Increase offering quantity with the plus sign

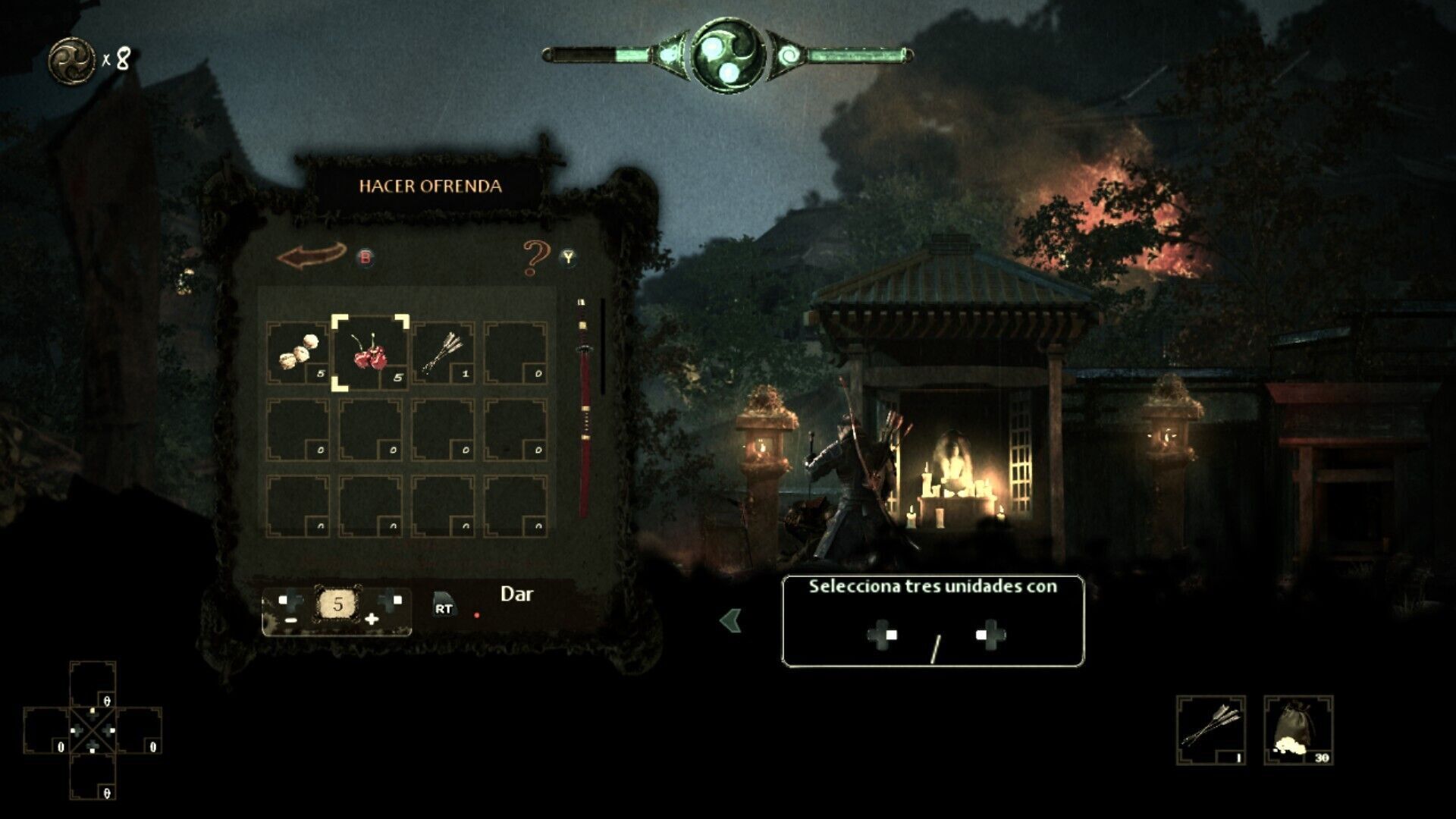(372, 620)
